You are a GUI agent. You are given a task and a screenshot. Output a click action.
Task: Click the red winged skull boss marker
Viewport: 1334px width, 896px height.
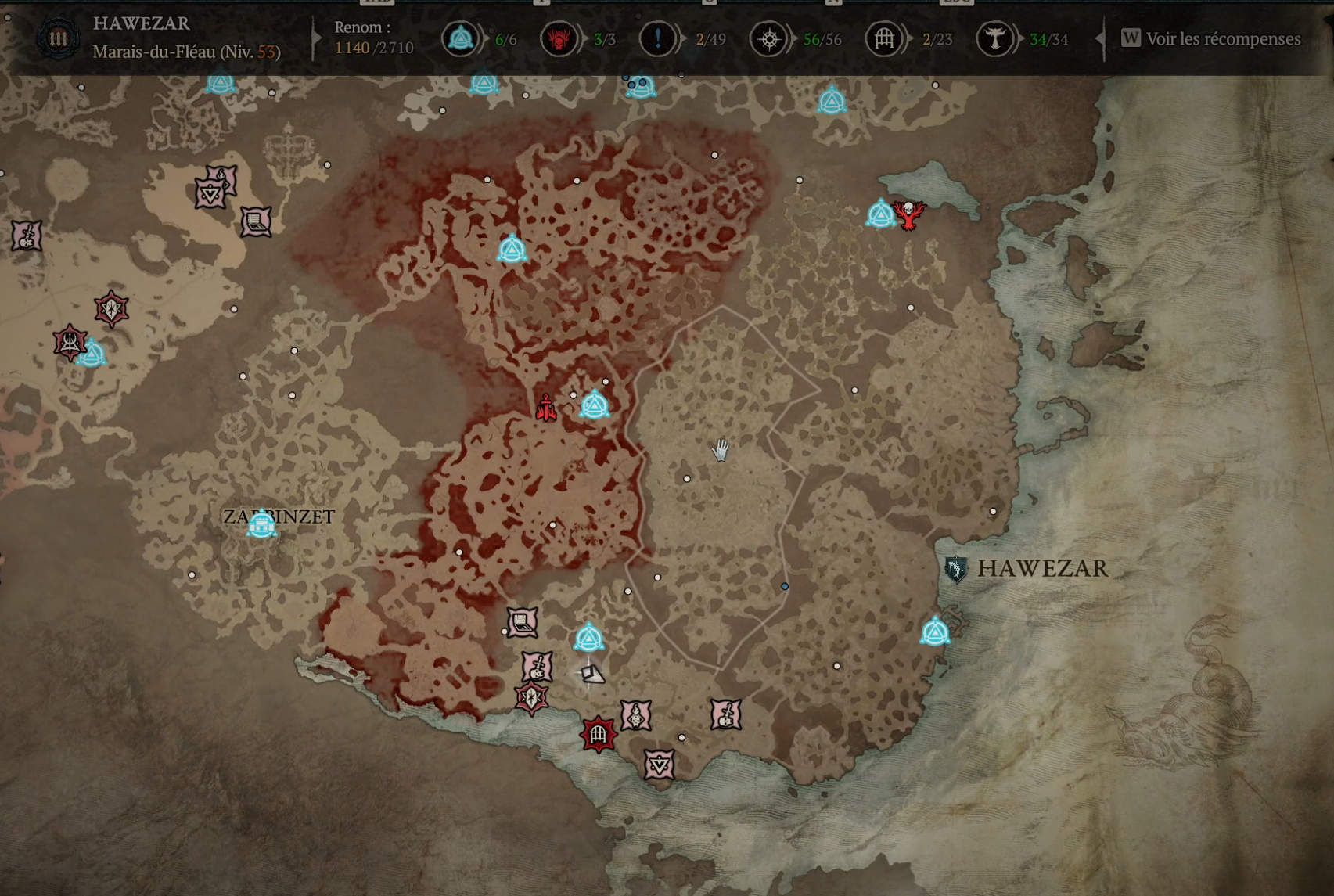pyautogui.click(x=908, y=214)
